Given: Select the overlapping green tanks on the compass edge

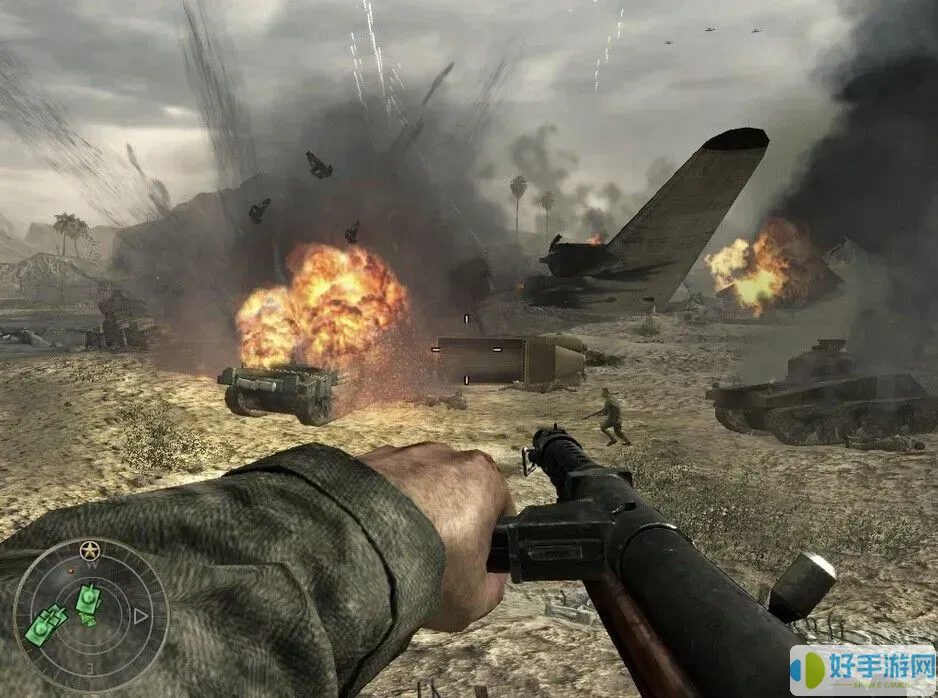Looking at the screenshot, I should pyautogui.click(x=45, y=626).
